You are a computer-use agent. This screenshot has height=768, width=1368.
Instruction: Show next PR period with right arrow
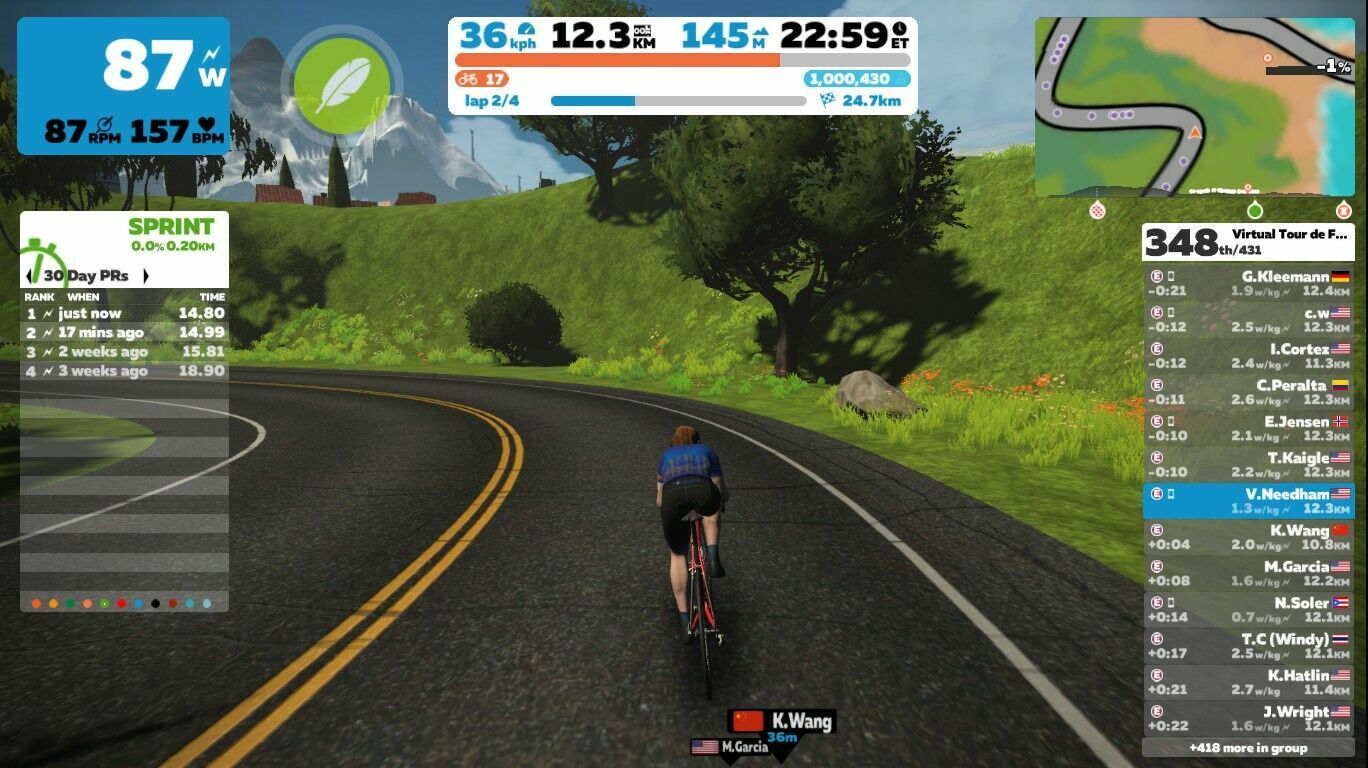coord(146,276)
